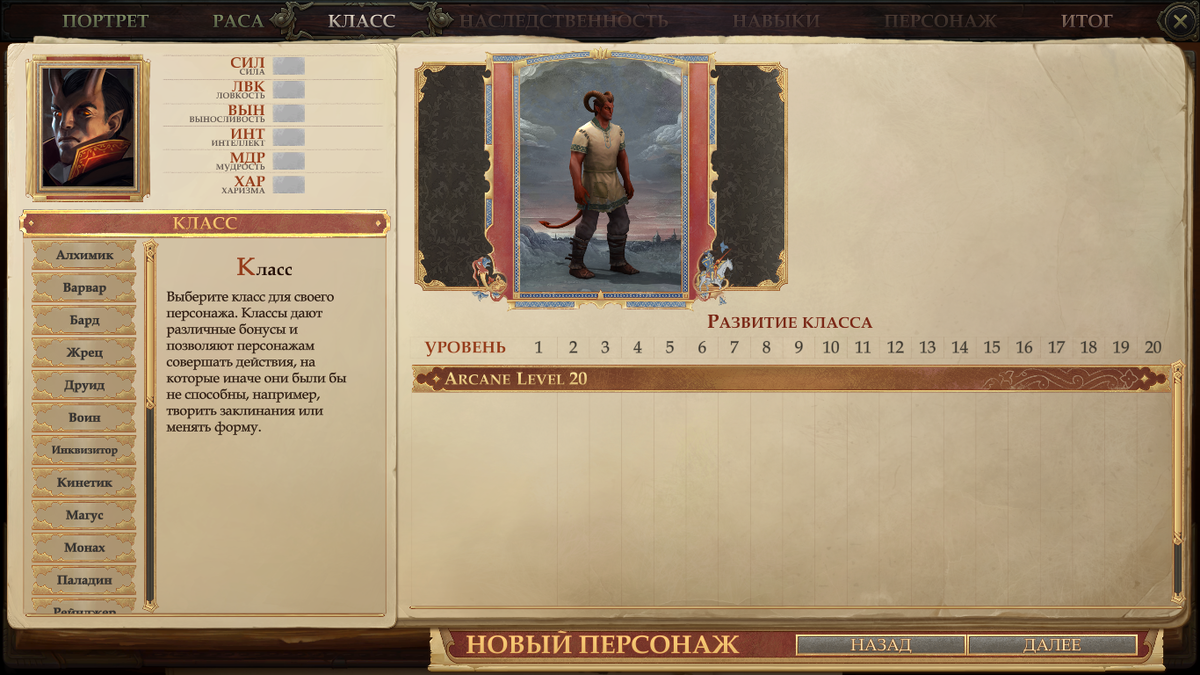Pick the Инквизитор class
The height and width of the screenshot is (675, 1200).
tap(84, 450)
